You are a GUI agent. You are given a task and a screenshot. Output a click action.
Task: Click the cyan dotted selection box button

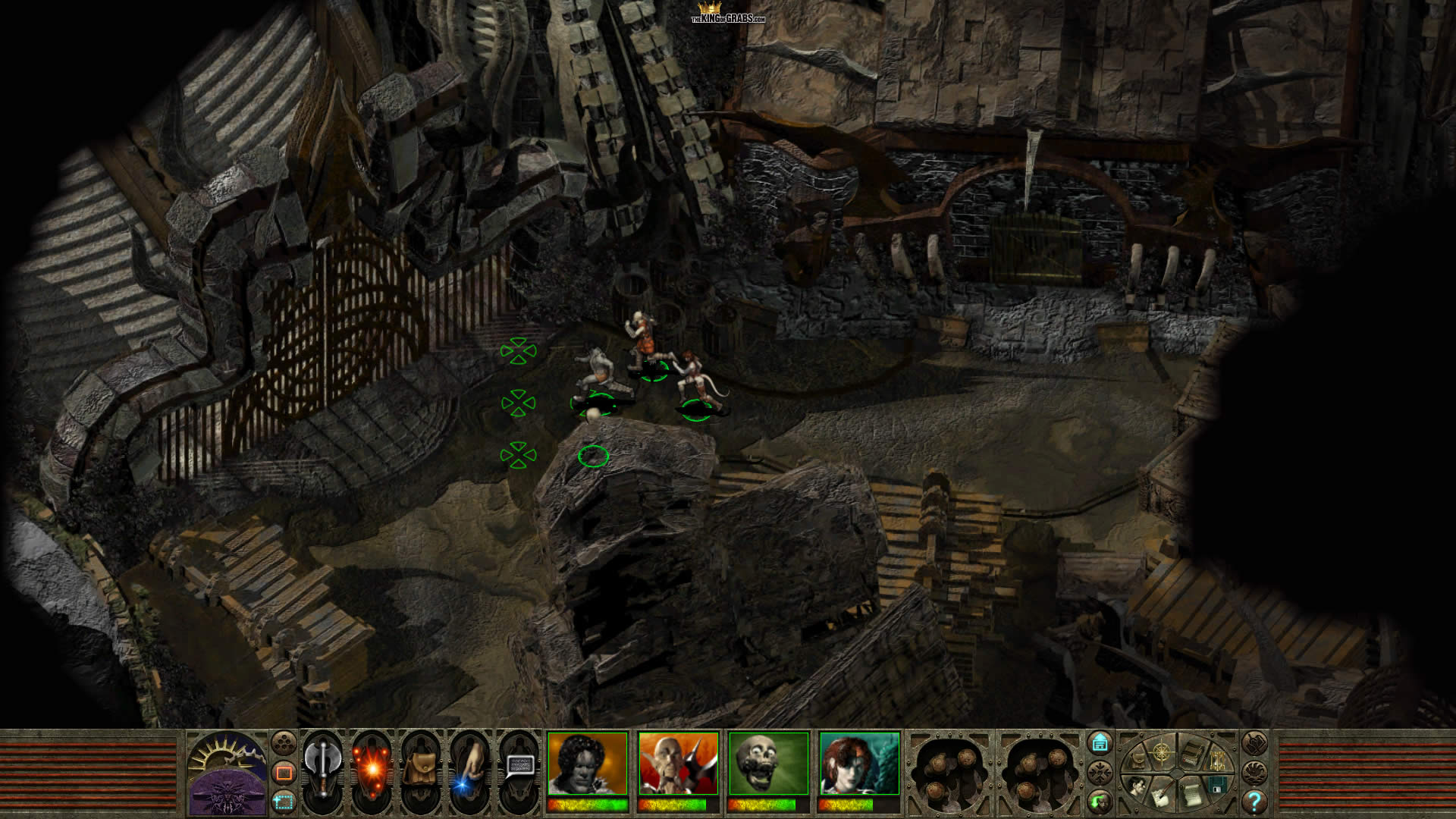[284, 801]
